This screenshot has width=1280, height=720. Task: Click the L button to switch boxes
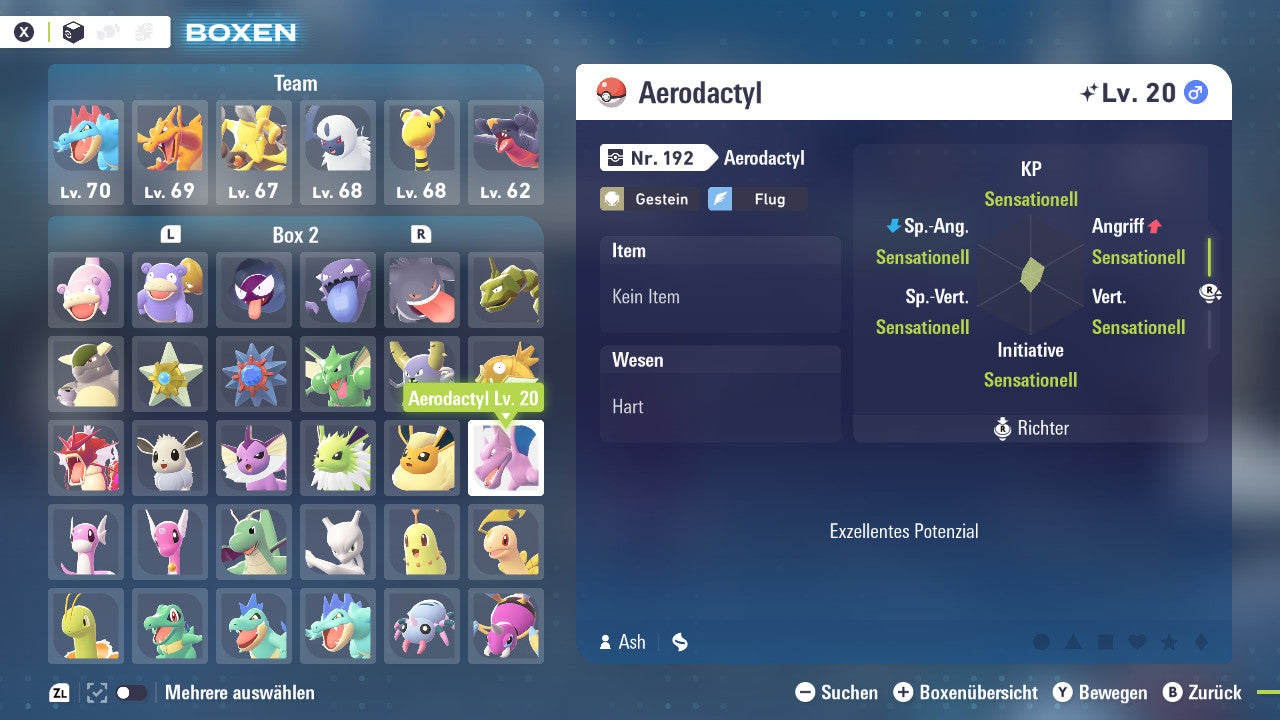170,235
